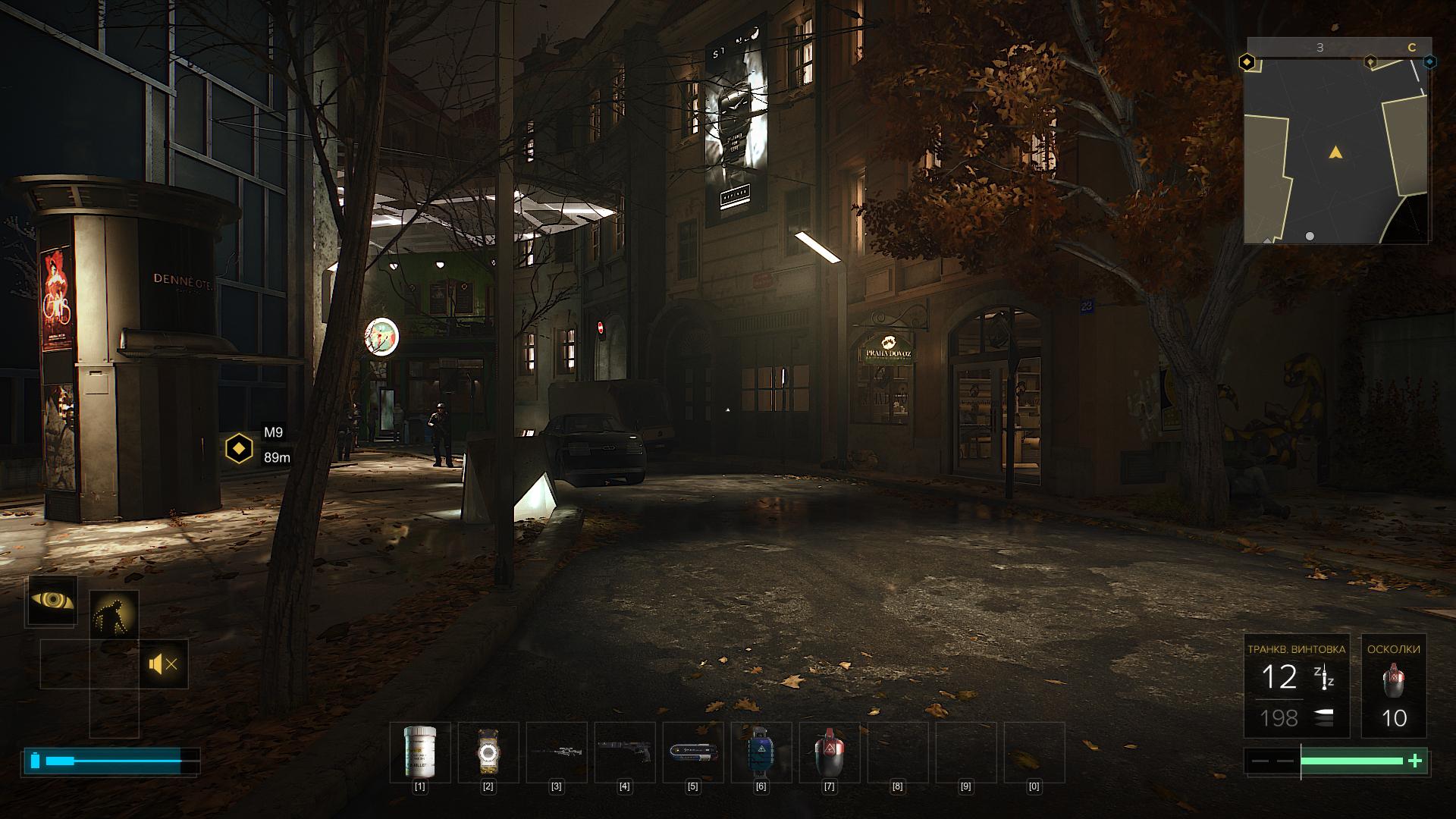
Task: Select the red frag grenade in slot 7
Action: 829,752
